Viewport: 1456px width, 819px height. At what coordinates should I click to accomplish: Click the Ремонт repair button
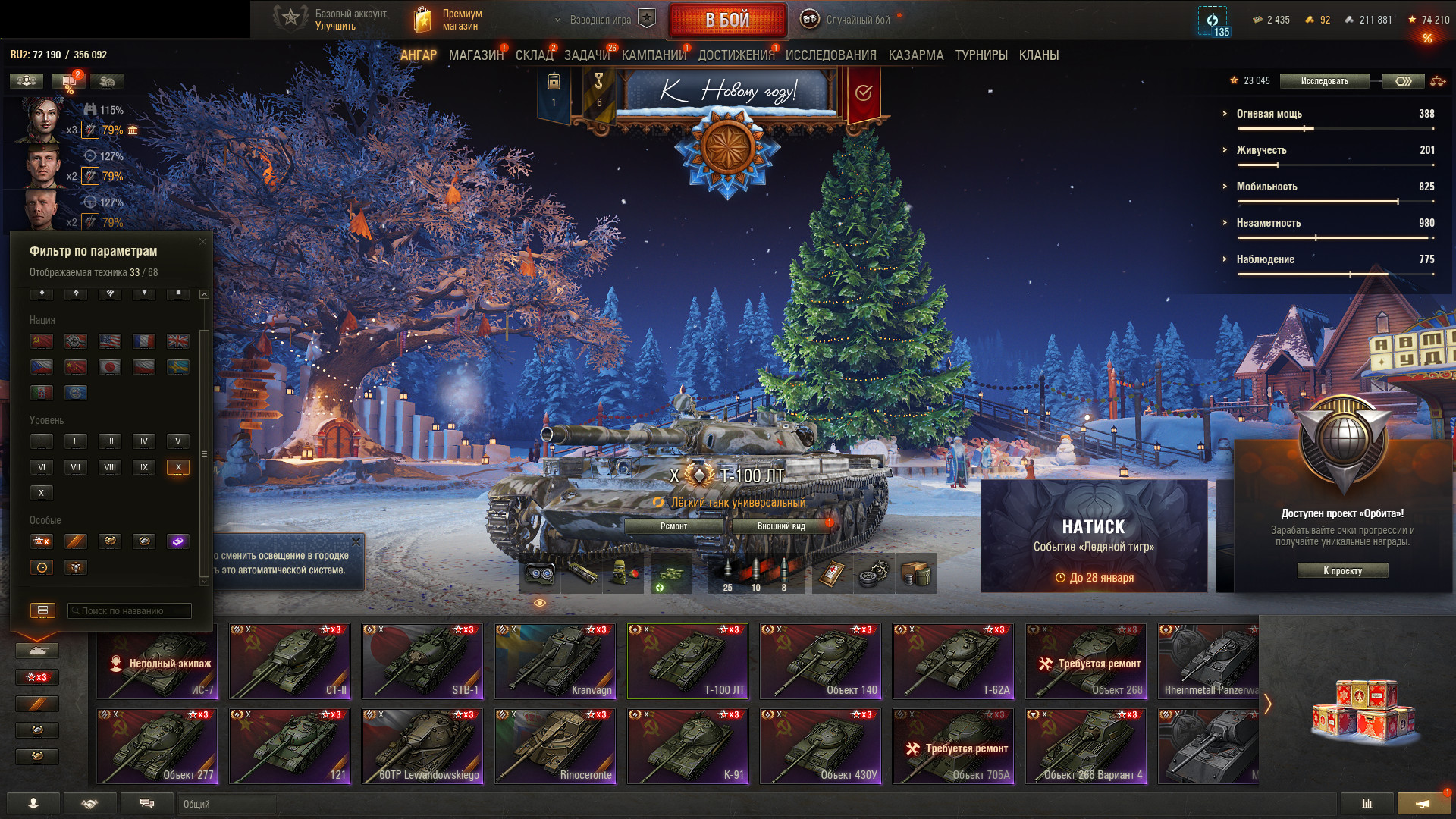coord(673,526)
